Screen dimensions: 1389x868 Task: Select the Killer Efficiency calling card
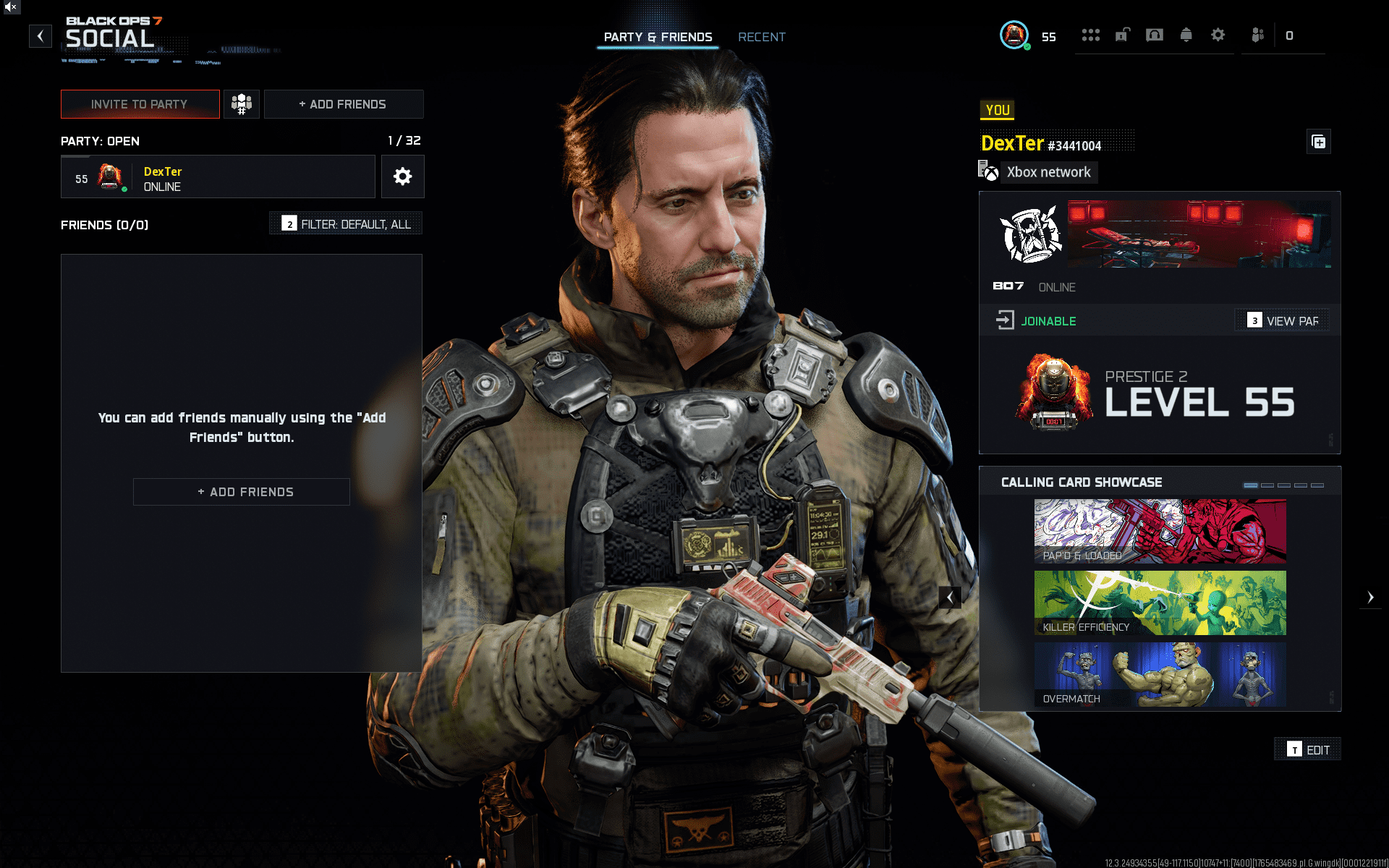click(1159, 603)
